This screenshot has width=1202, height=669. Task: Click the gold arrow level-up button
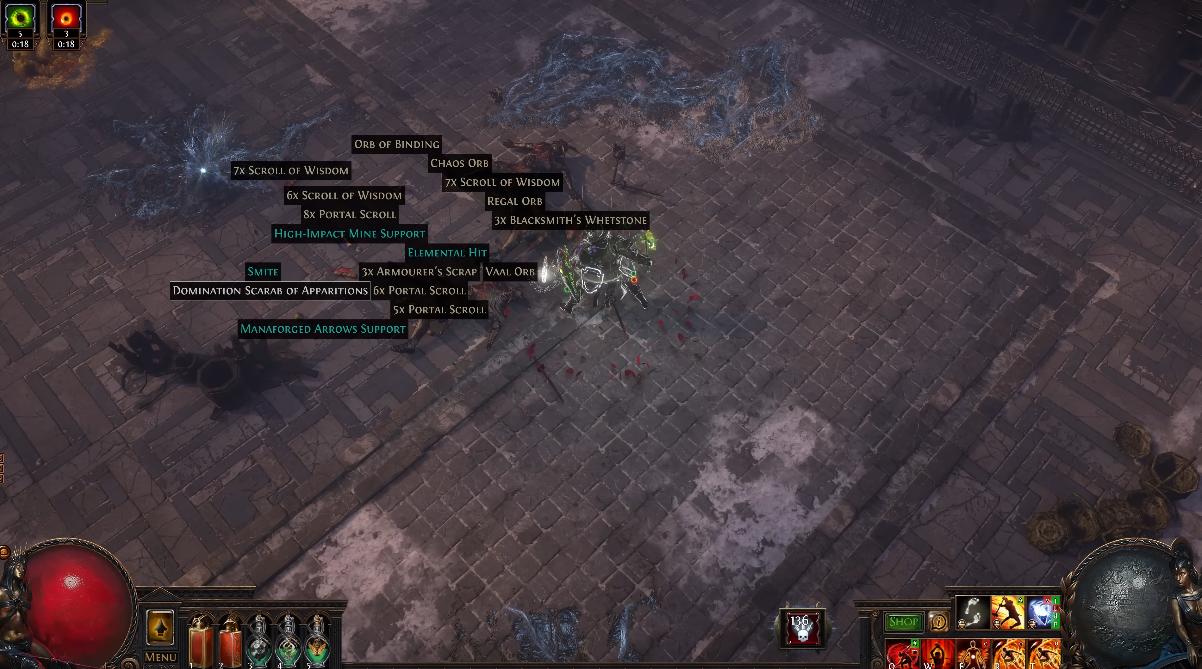[x=160, y=628]
